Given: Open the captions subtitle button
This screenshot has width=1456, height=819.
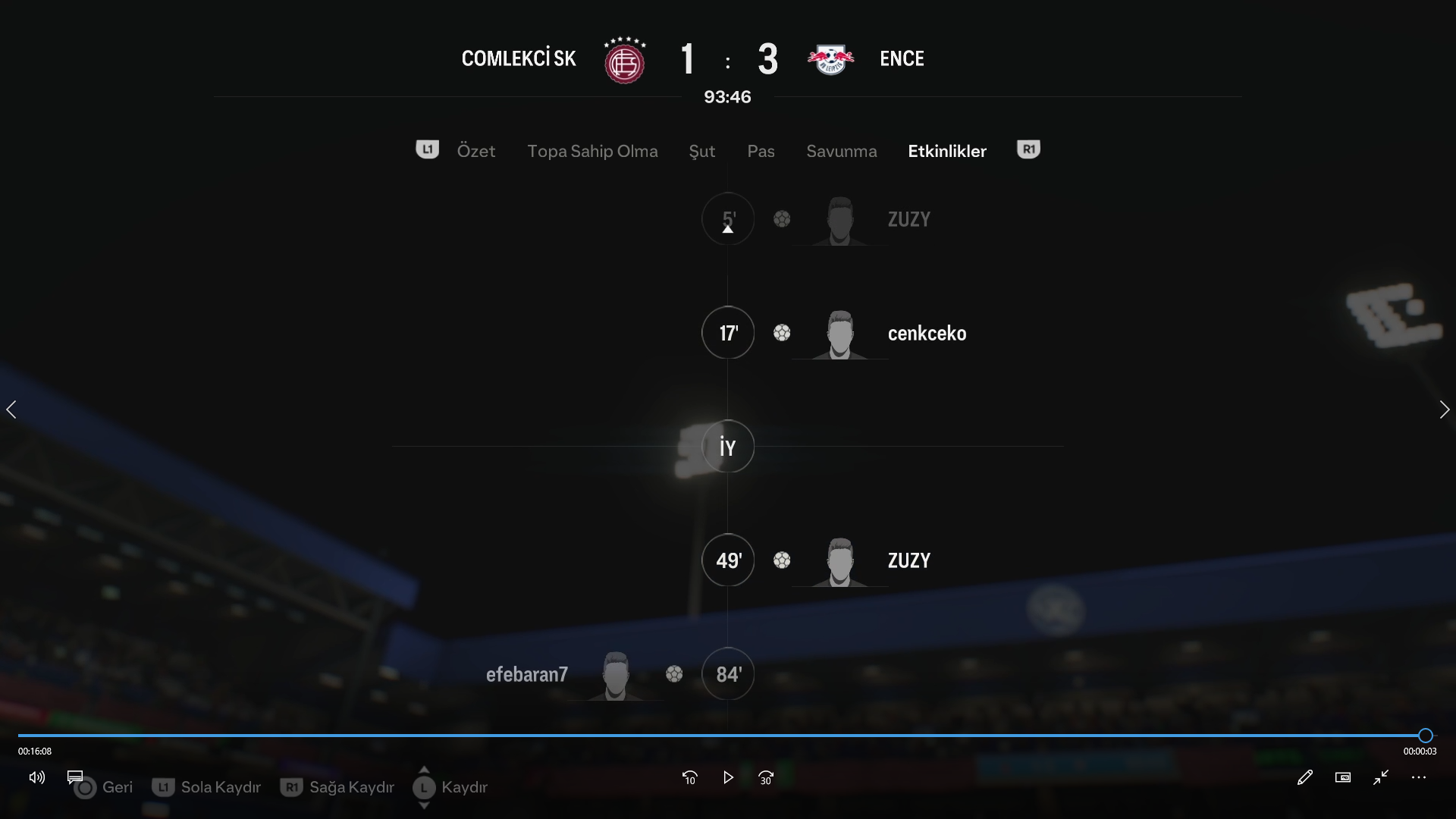Looking at the screenshot, I should pos(74,777).
